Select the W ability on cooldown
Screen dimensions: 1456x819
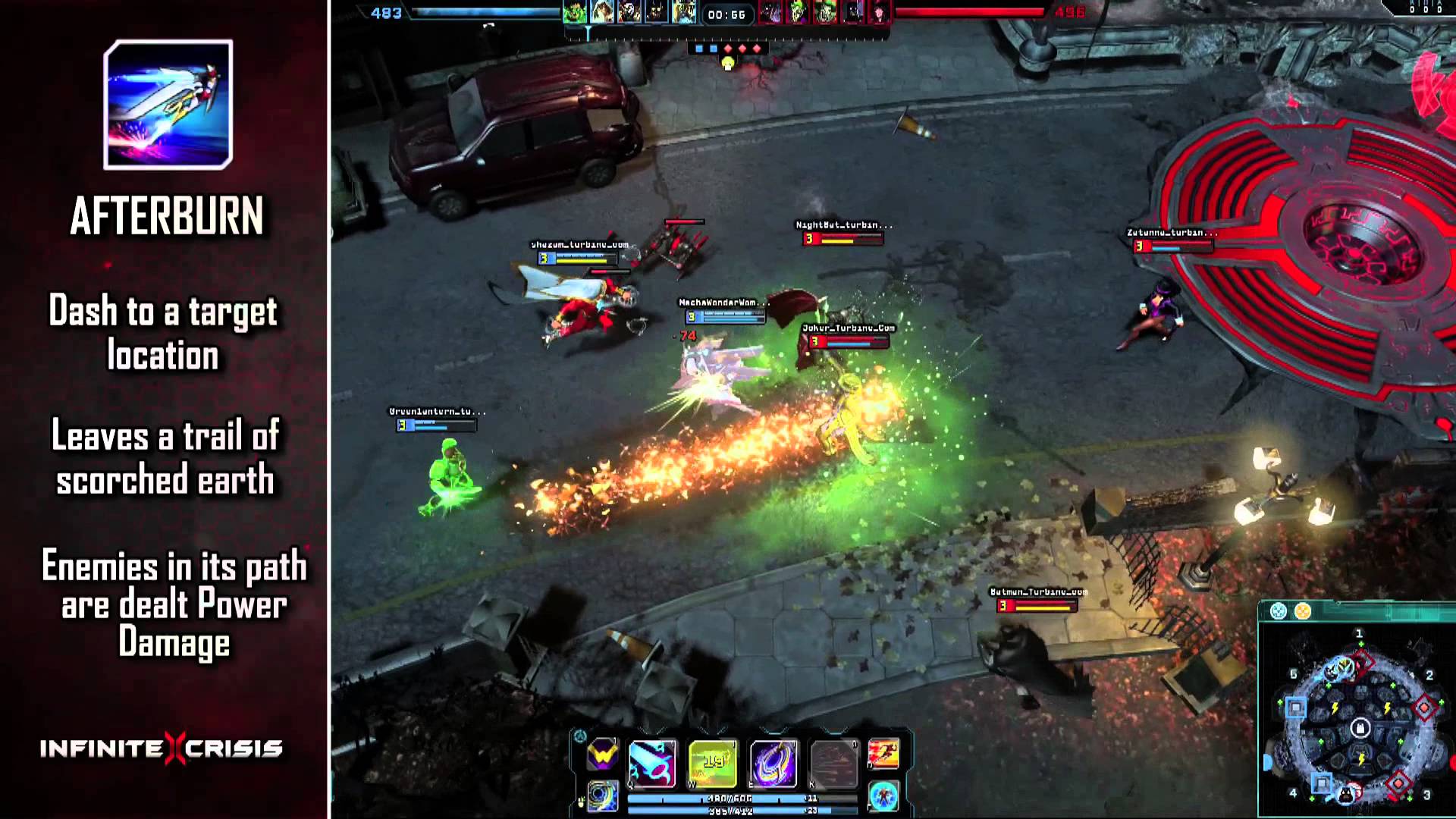[712, 762]
